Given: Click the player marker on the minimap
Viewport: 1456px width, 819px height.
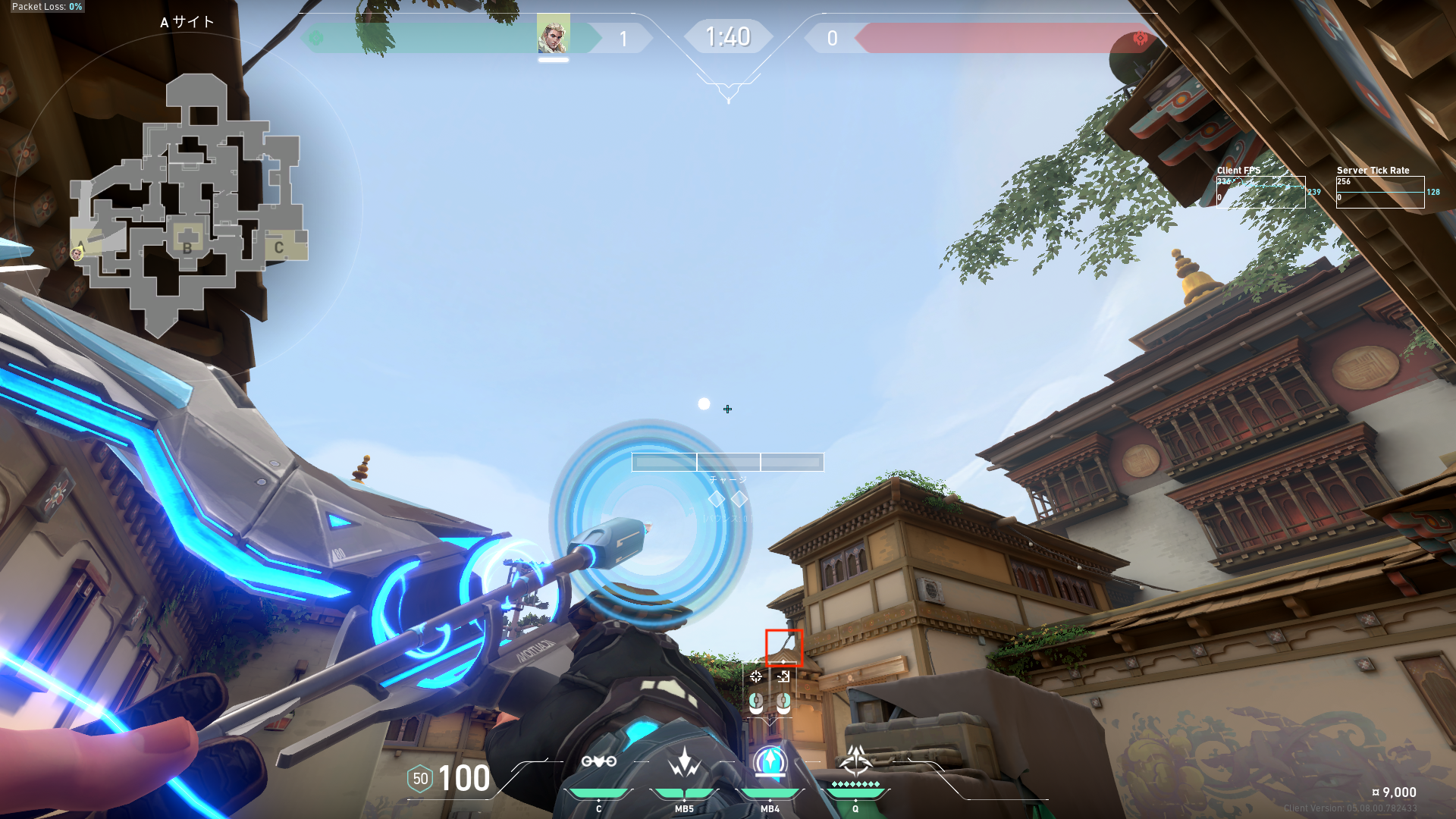Looking at the screenshot, I should [77, 253].
